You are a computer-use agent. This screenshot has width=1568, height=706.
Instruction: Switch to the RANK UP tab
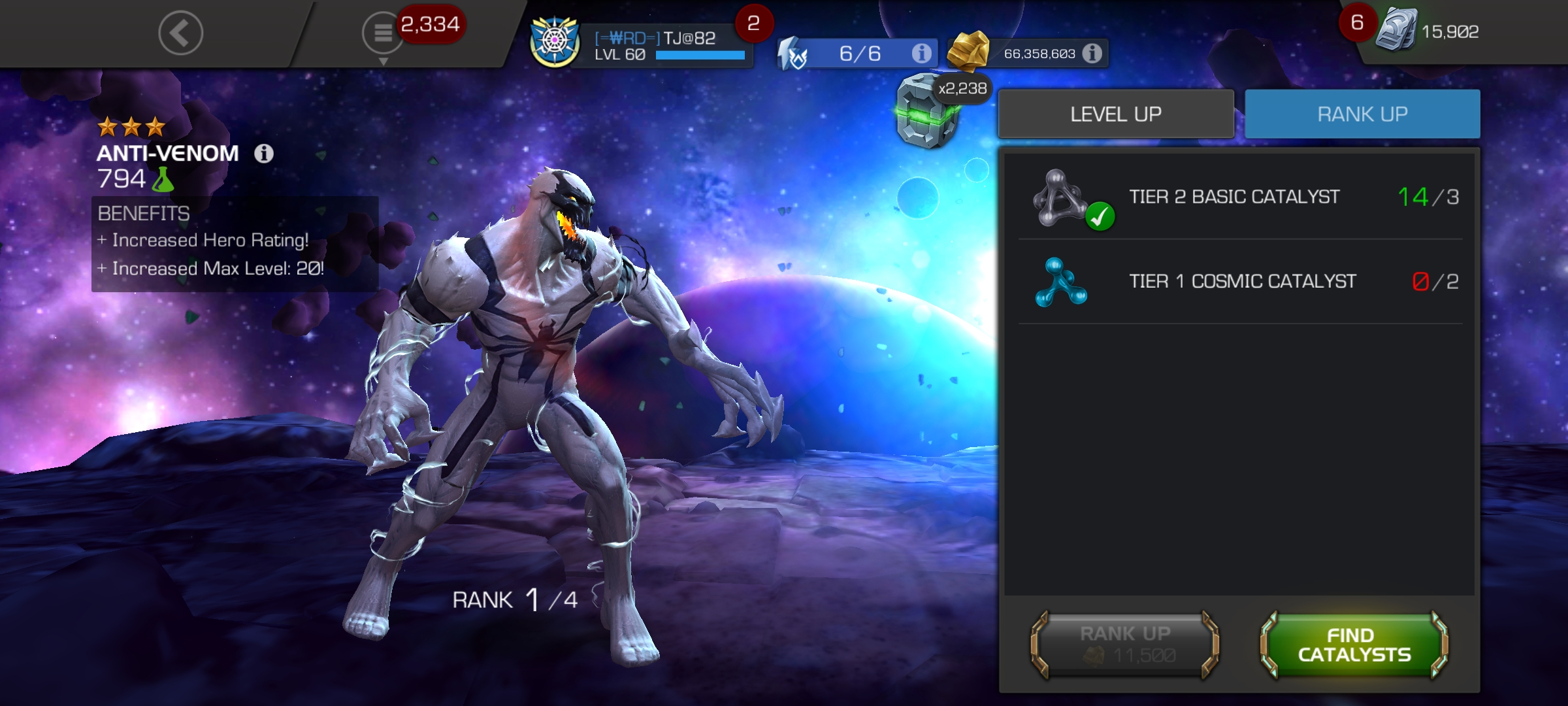click(1362, 113)
